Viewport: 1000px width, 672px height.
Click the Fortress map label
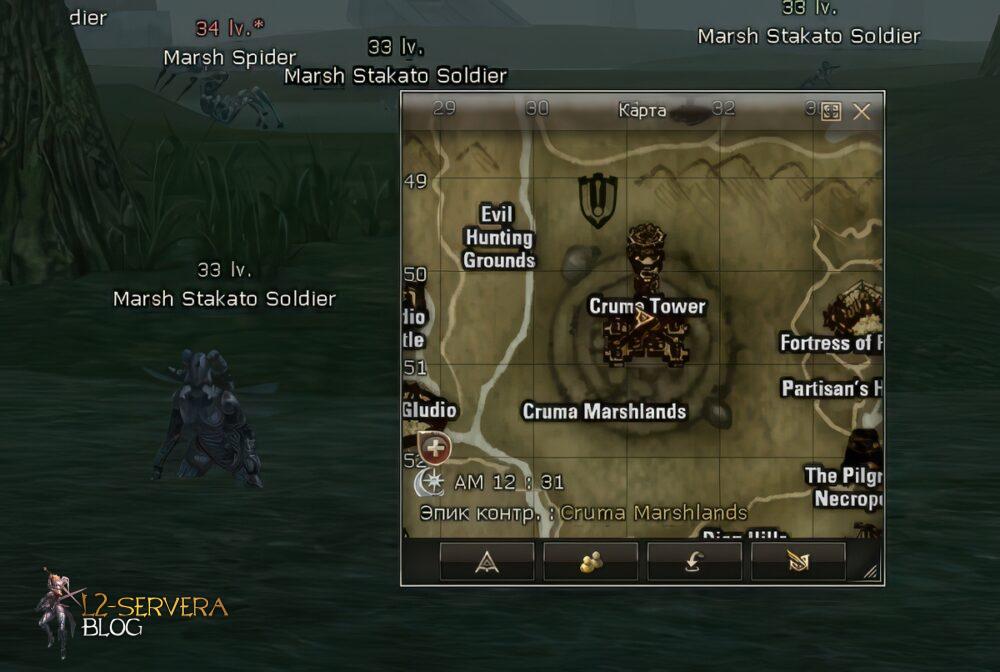[x=830, y=343]
